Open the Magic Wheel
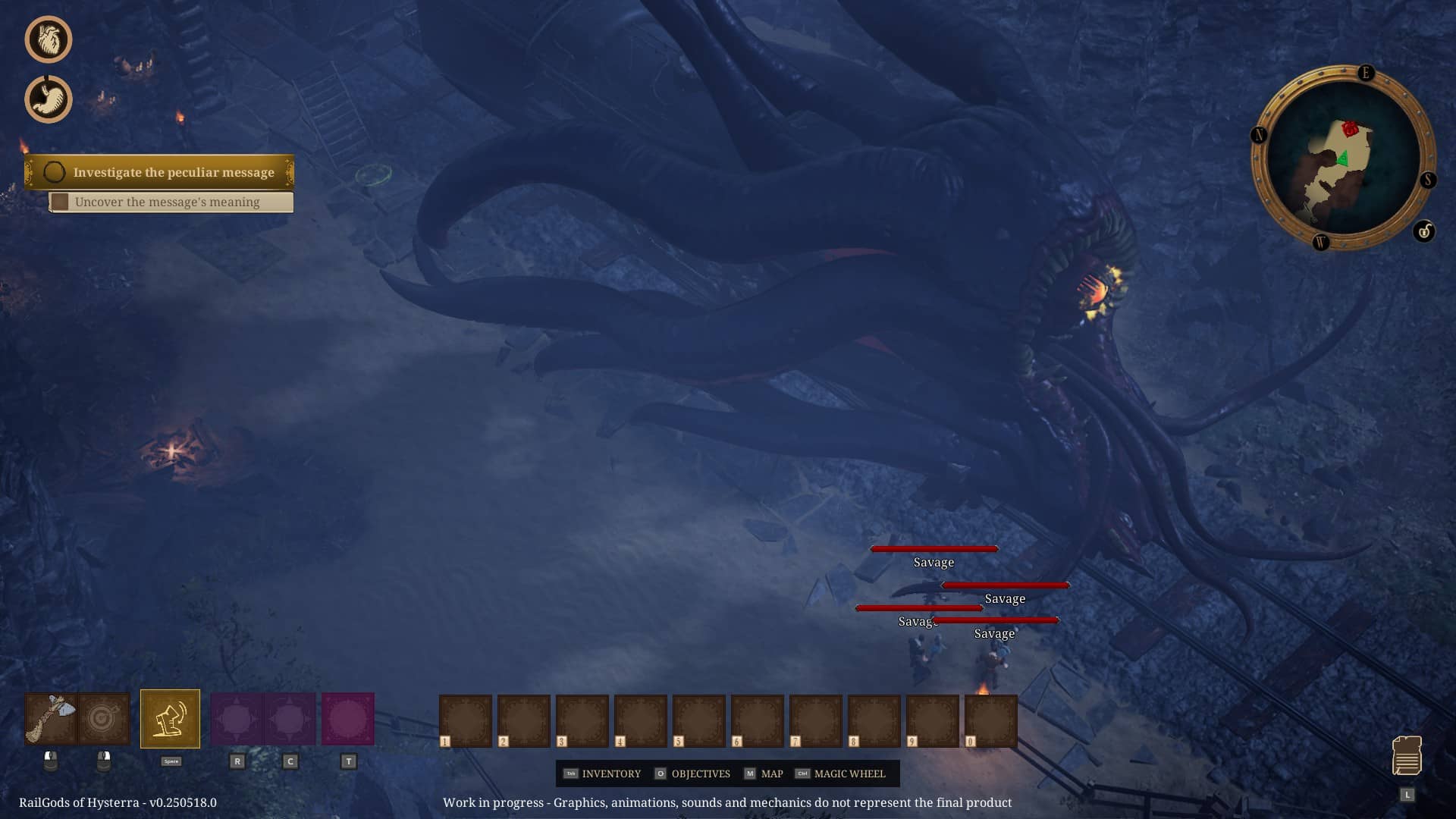The image size is (1456, 819). pos(840,773)
